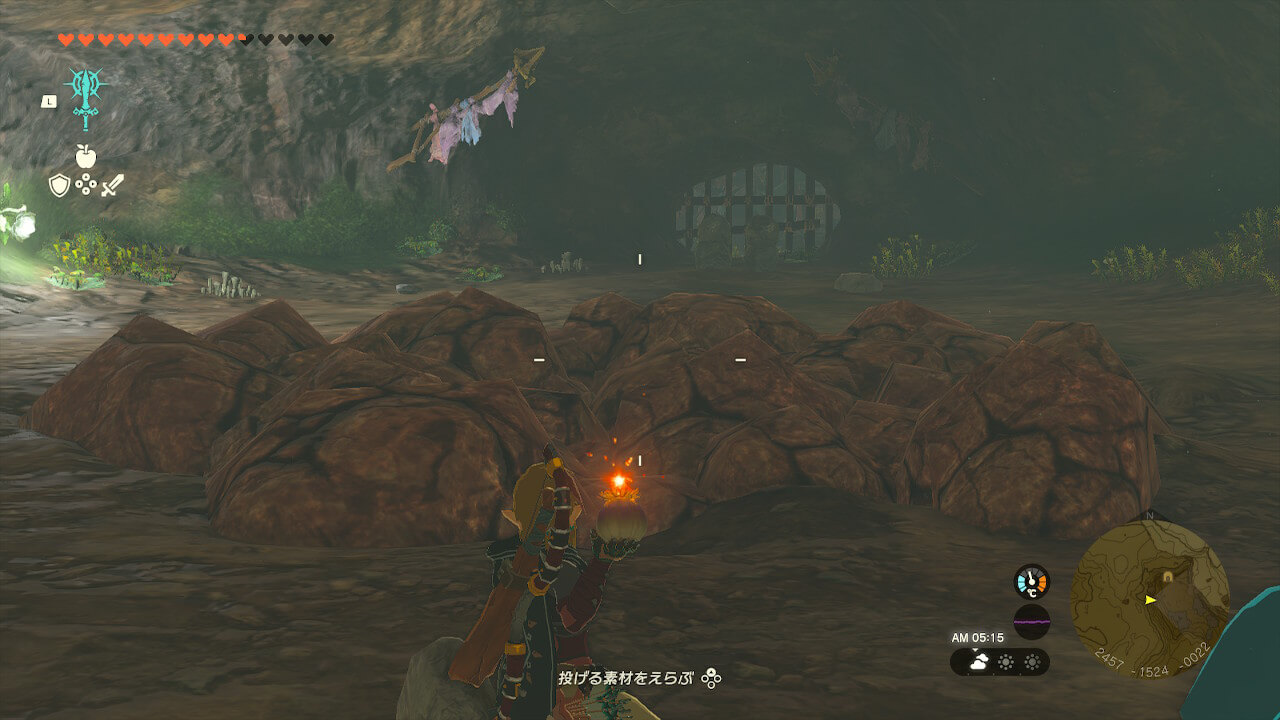Viewport: 1280px width, 720px height.
Task: Click the cave entrance marker on minimap
Action: (1167, 577)
